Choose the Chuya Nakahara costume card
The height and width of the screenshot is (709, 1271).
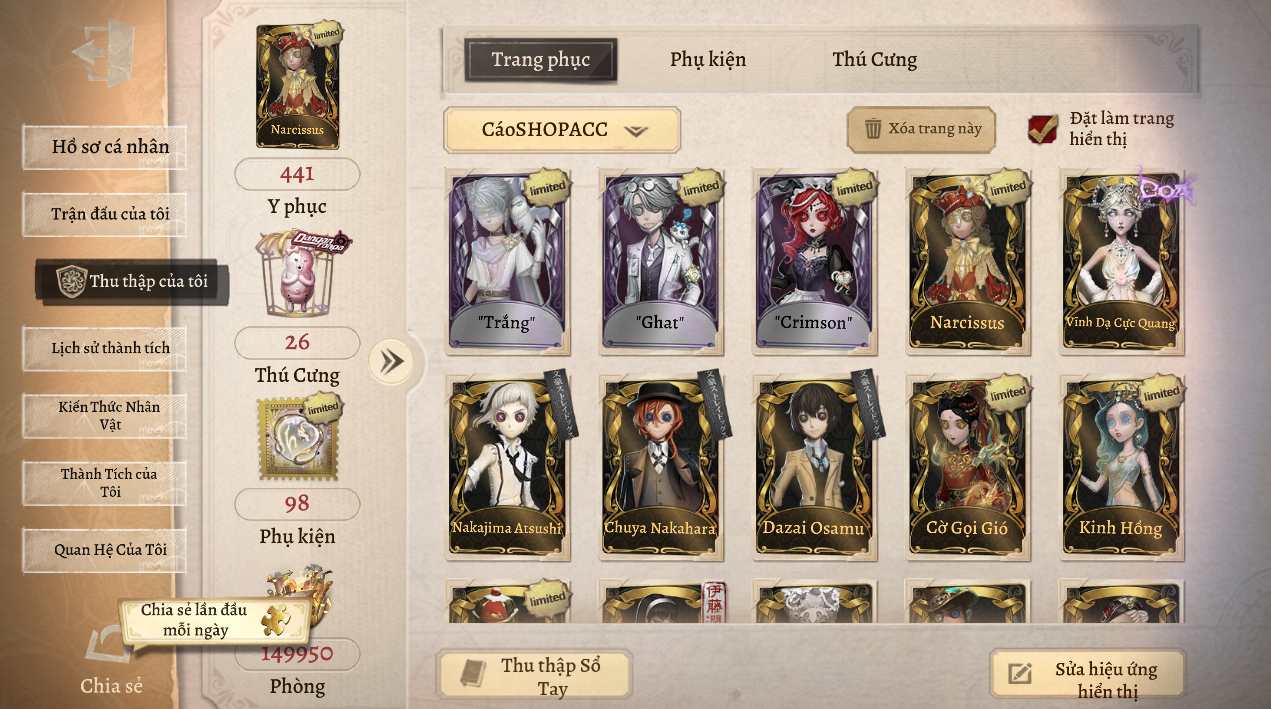pos(660,466)
